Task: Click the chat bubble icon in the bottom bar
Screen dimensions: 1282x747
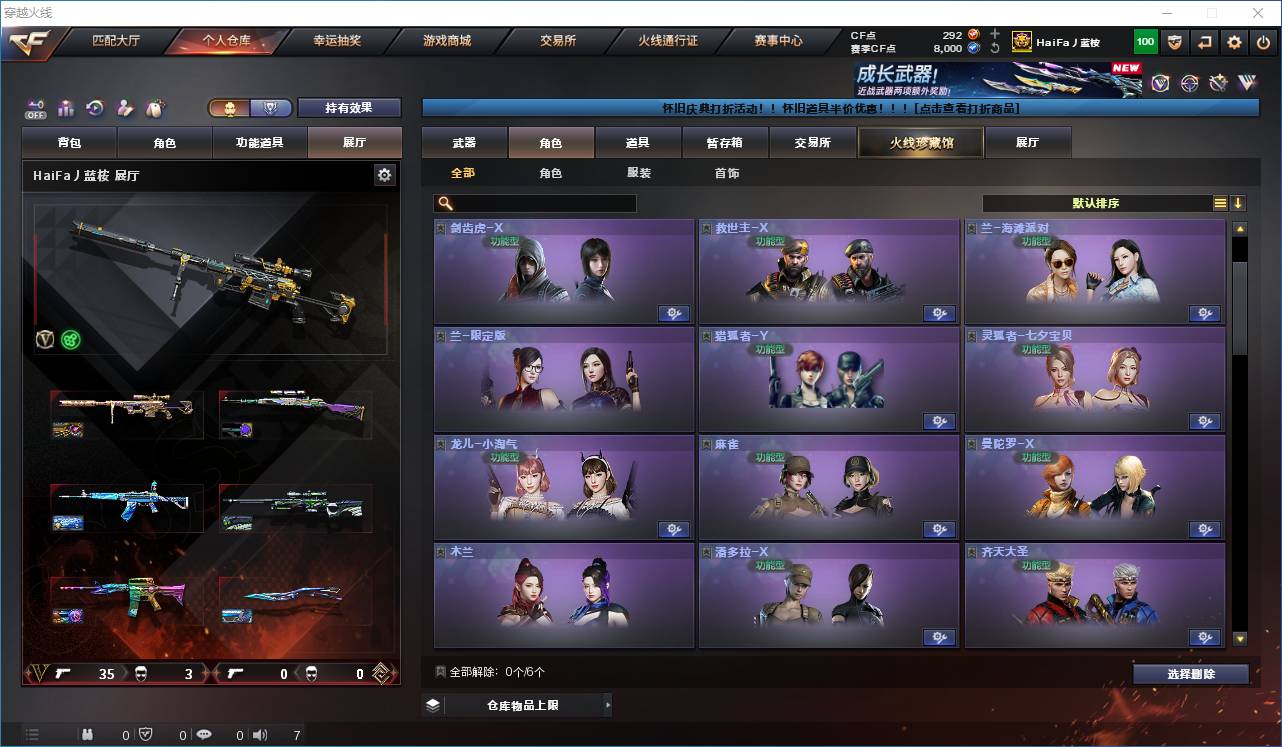Action: (204, 734)
